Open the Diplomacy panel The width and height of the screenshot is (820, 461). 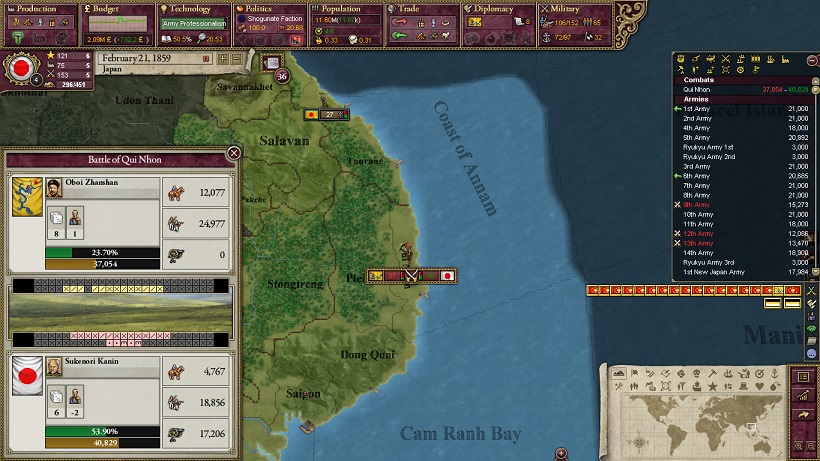498,9
